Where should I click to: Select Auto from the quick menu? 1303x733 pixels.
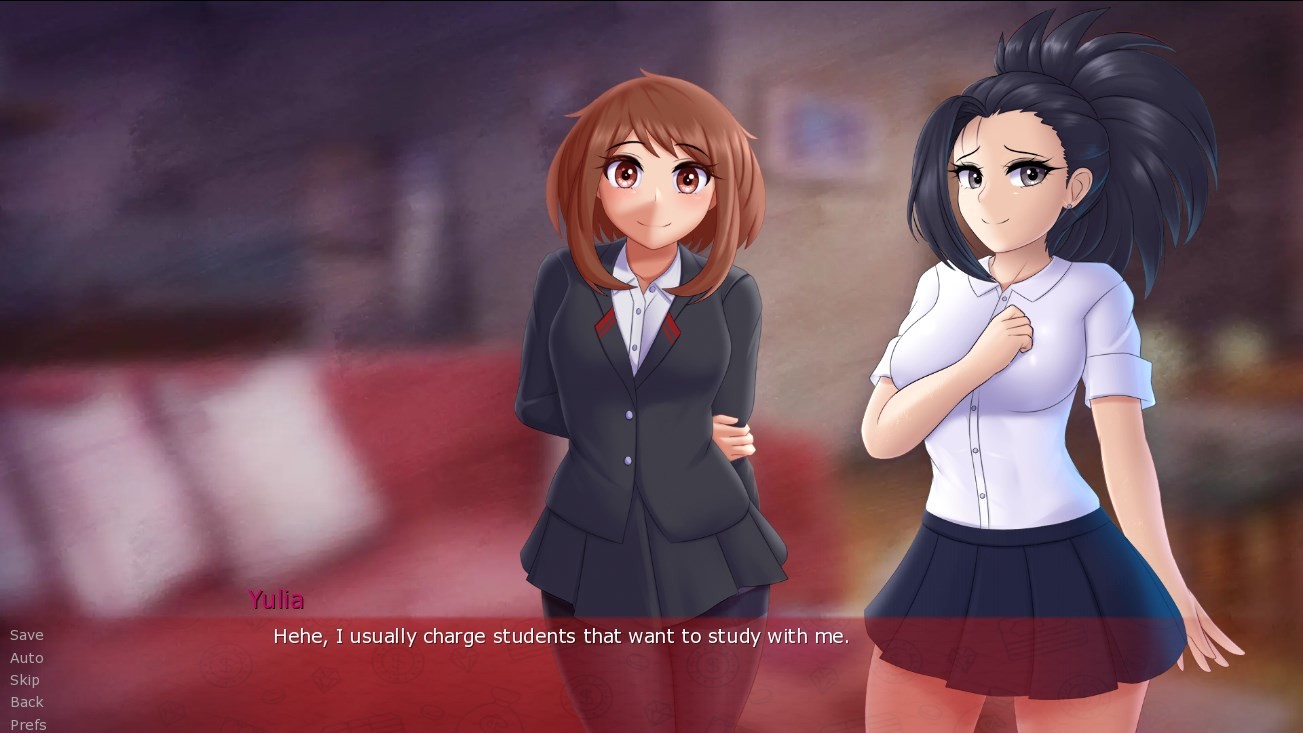click(x=26, y=657)
